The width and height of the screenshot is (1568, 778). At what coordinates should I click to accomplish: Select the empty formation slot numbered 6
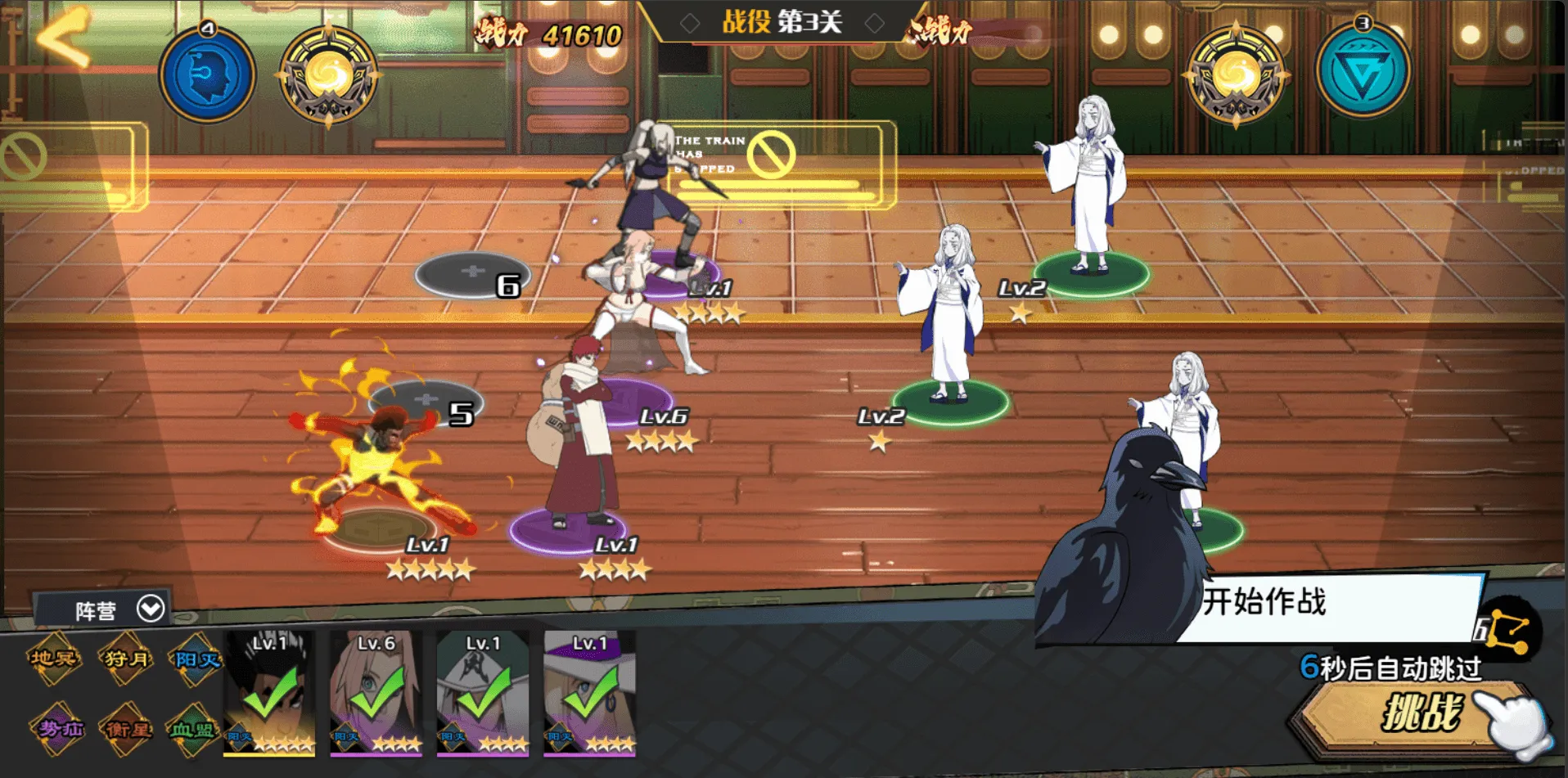[472, 273]
